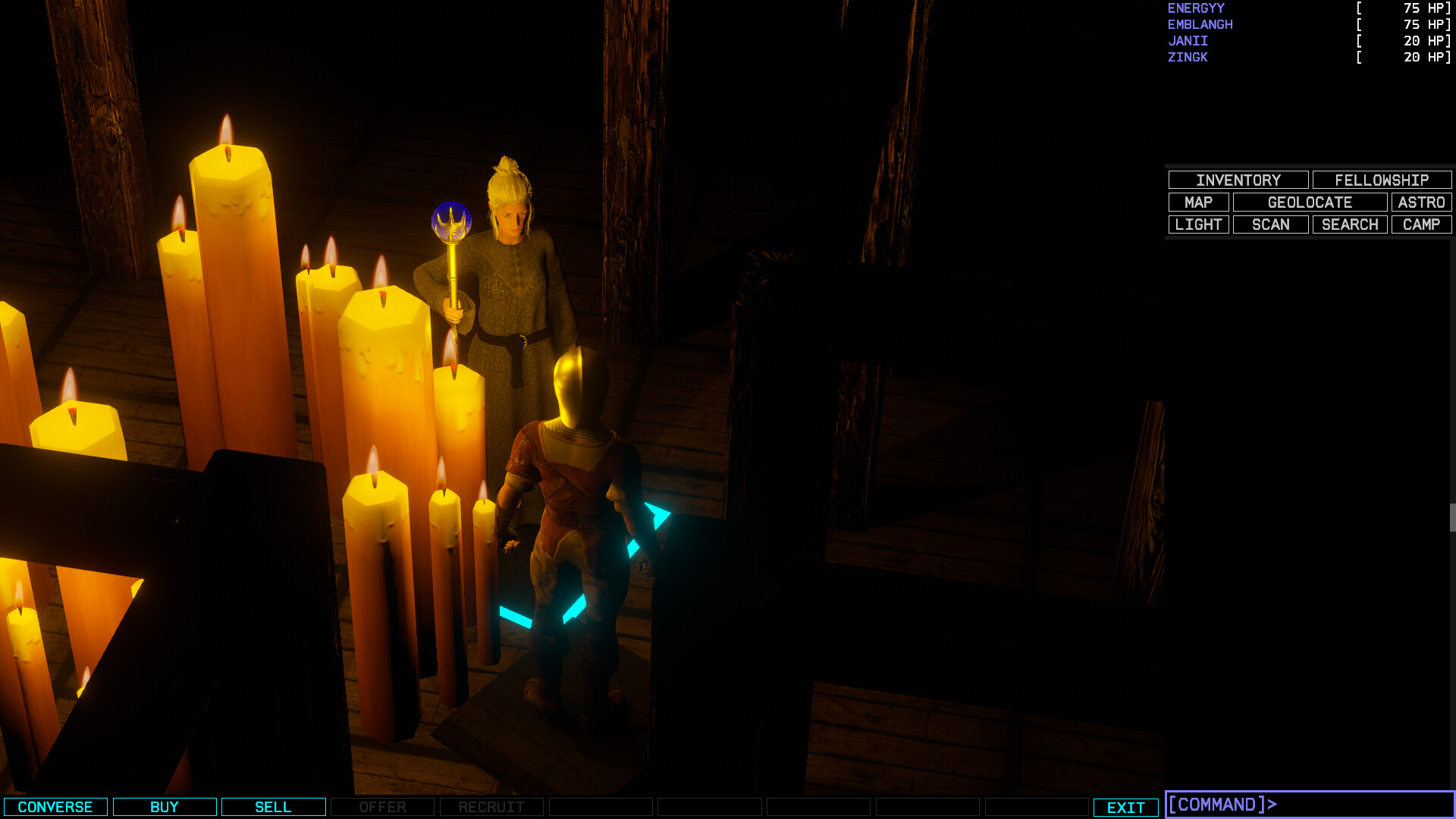Select party member JANII
This screenshot has width=1456, height=819.
click(x=1188, y=41)
